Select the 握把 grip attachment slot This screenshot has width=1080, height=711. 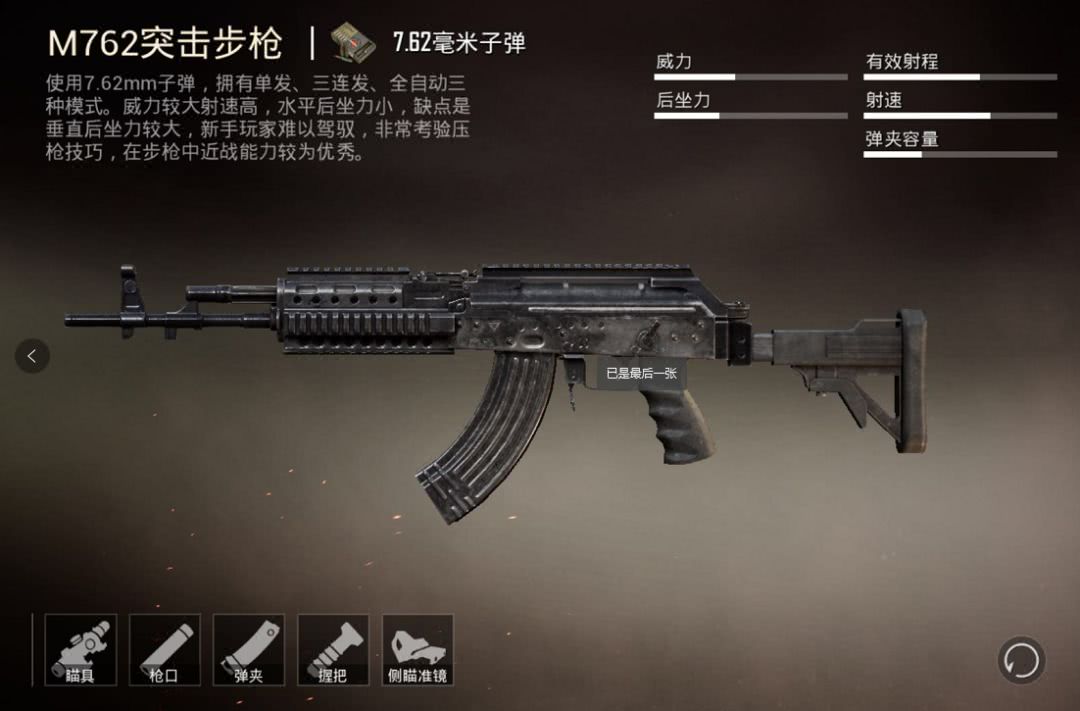(x=333, y=649)
